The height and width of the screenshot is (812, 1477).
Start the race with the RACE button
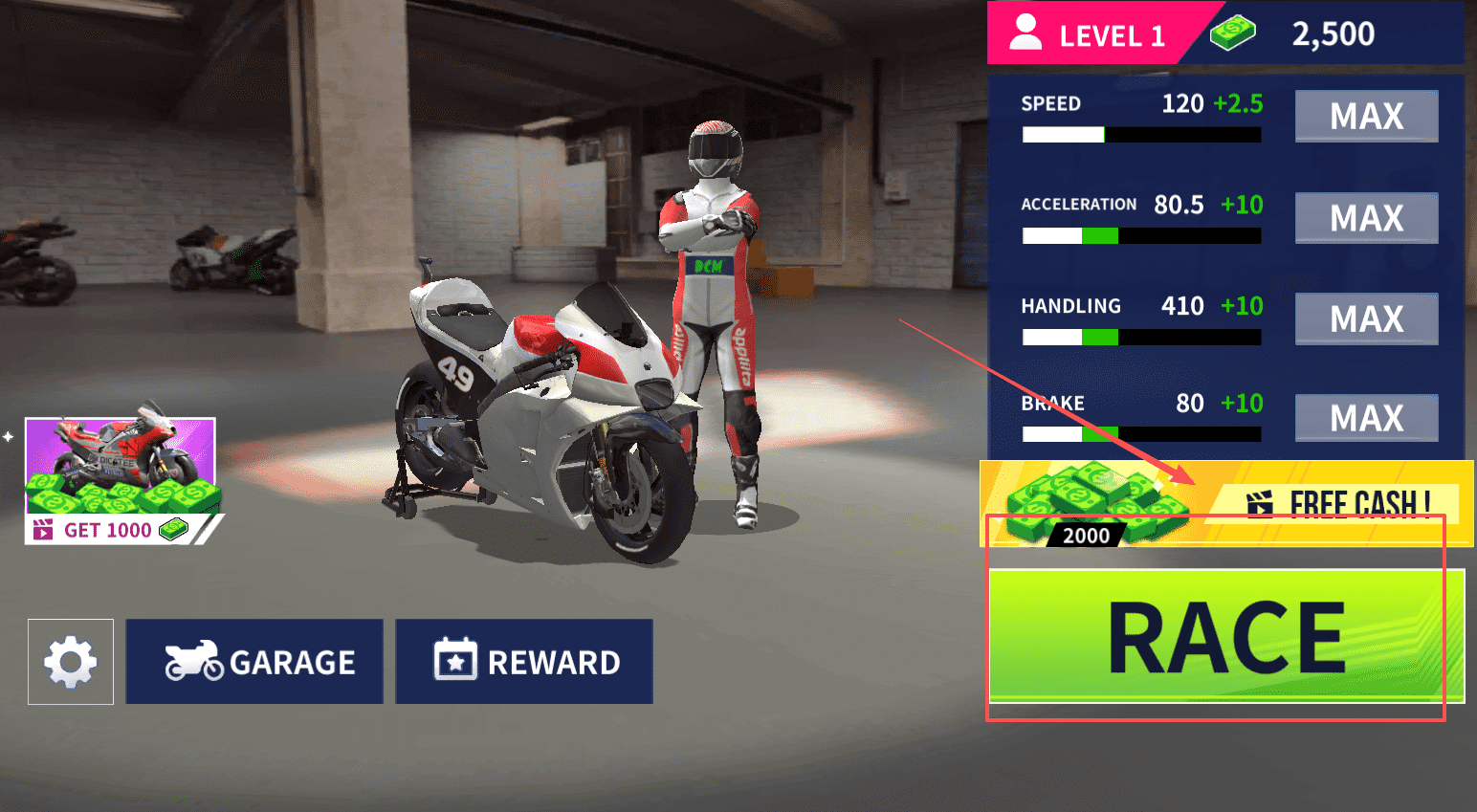click(1225, 636)
